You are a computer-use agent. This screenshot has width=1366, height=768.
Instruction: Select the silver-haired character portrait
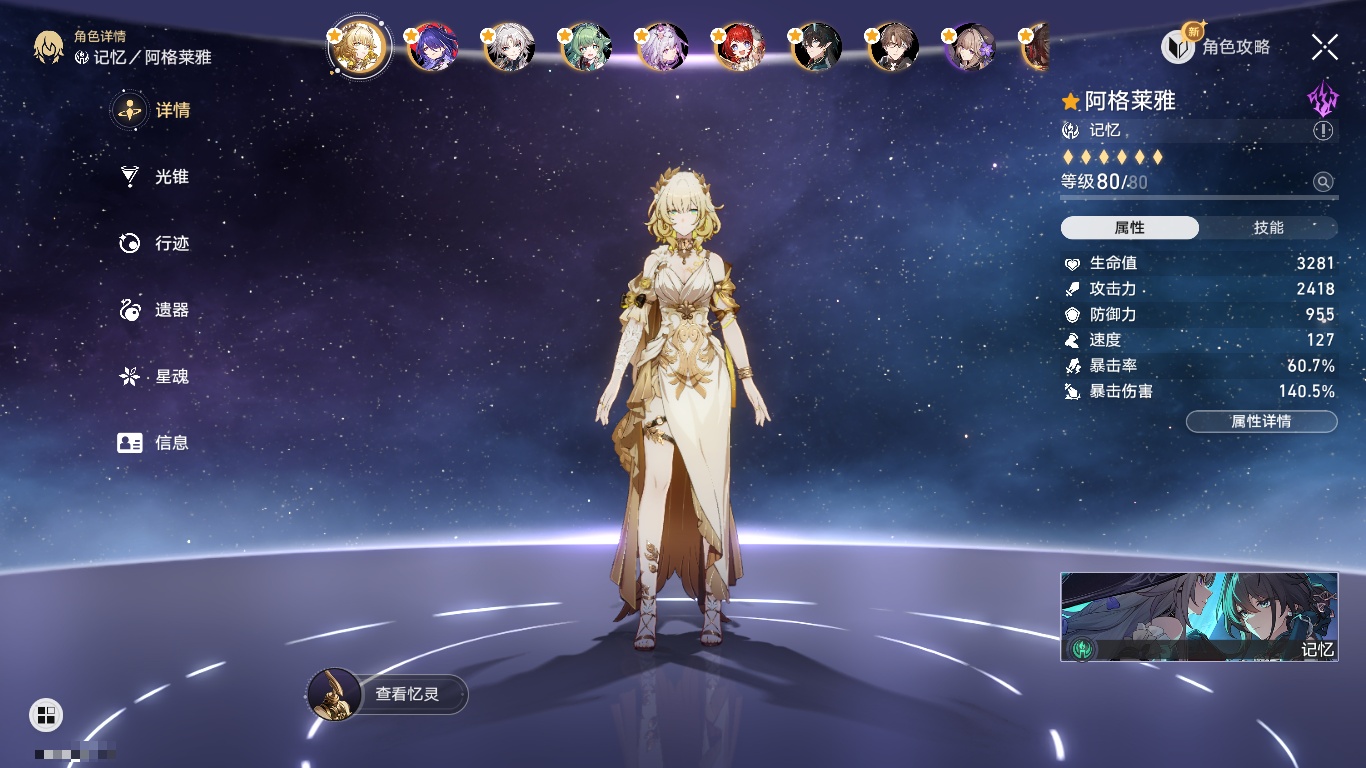[x=509, y=47]
